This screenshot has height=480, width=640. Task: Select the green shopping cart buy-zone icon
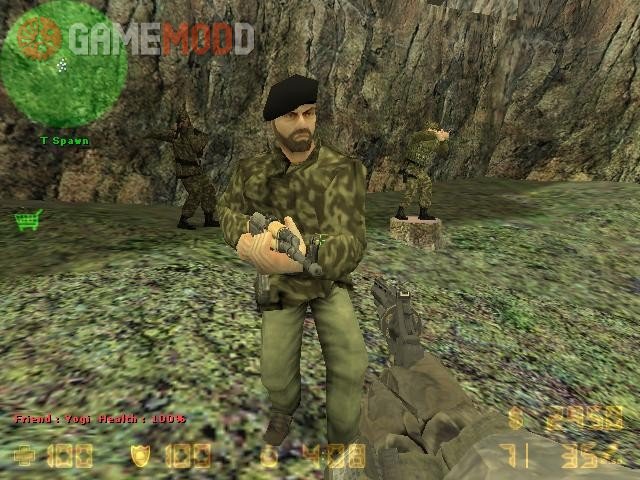(x=27, y=219)
